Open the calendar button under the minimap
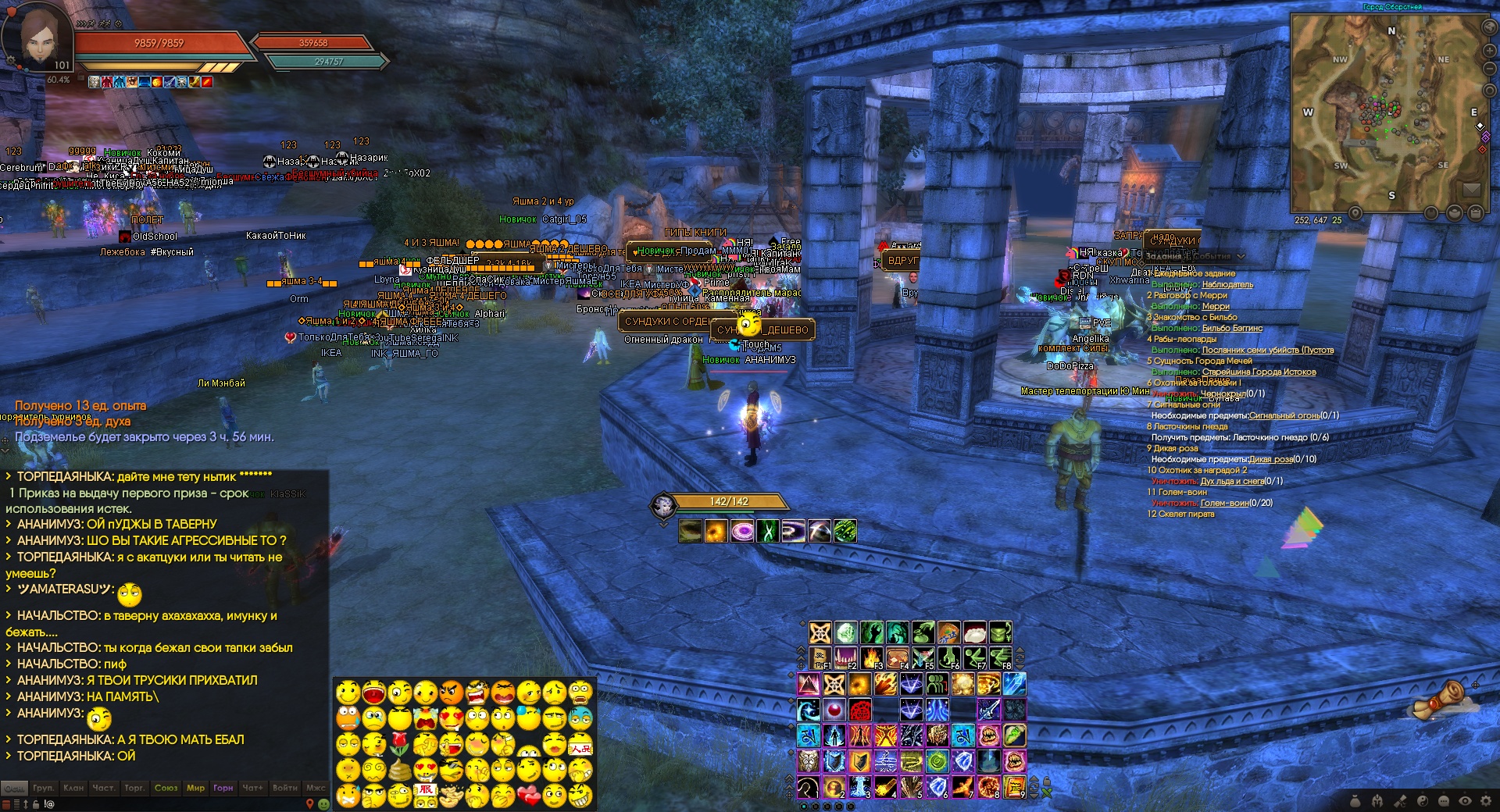 1476,212
